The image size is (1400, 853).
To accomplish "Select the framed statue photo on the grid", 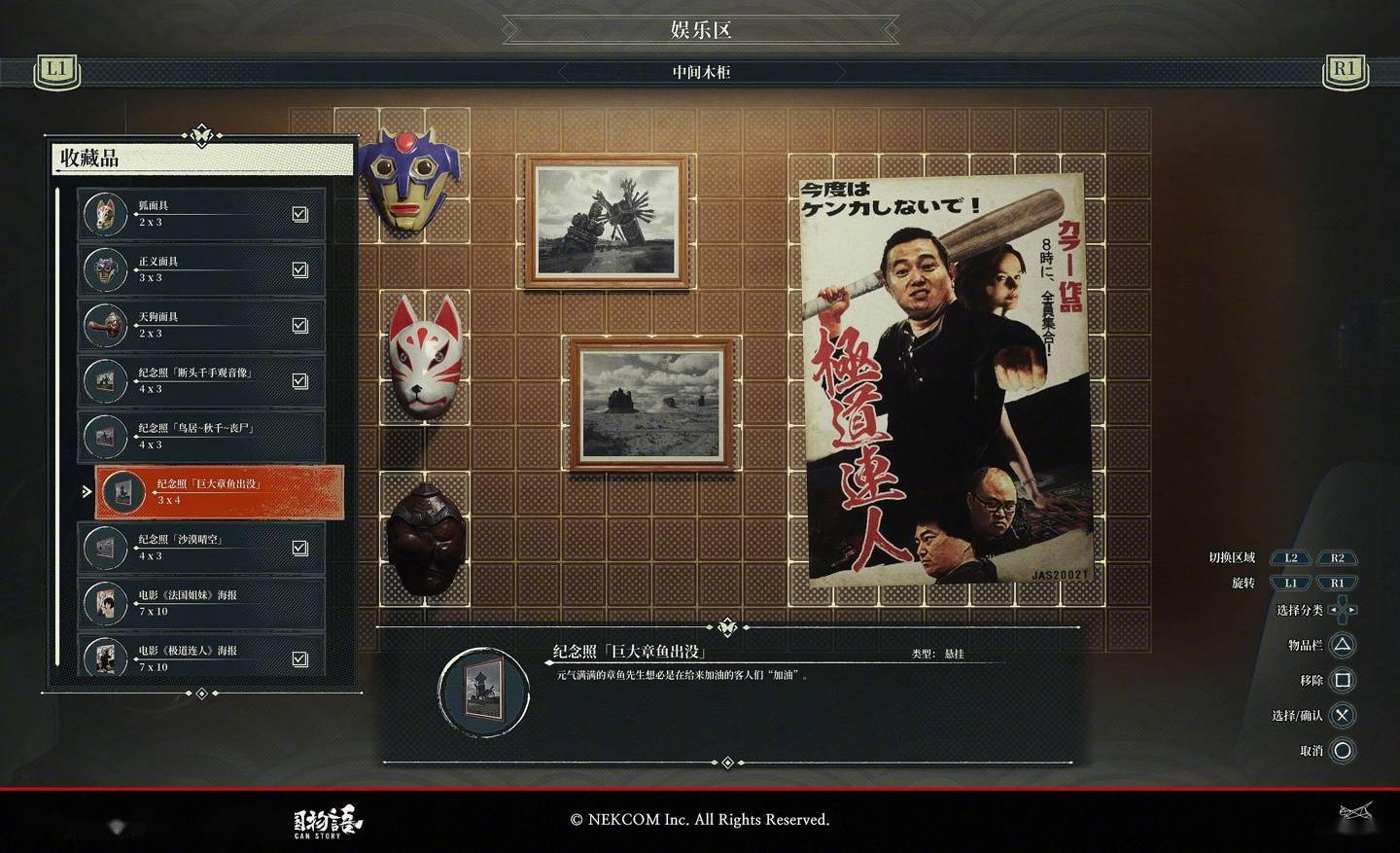I will [608, 223].
